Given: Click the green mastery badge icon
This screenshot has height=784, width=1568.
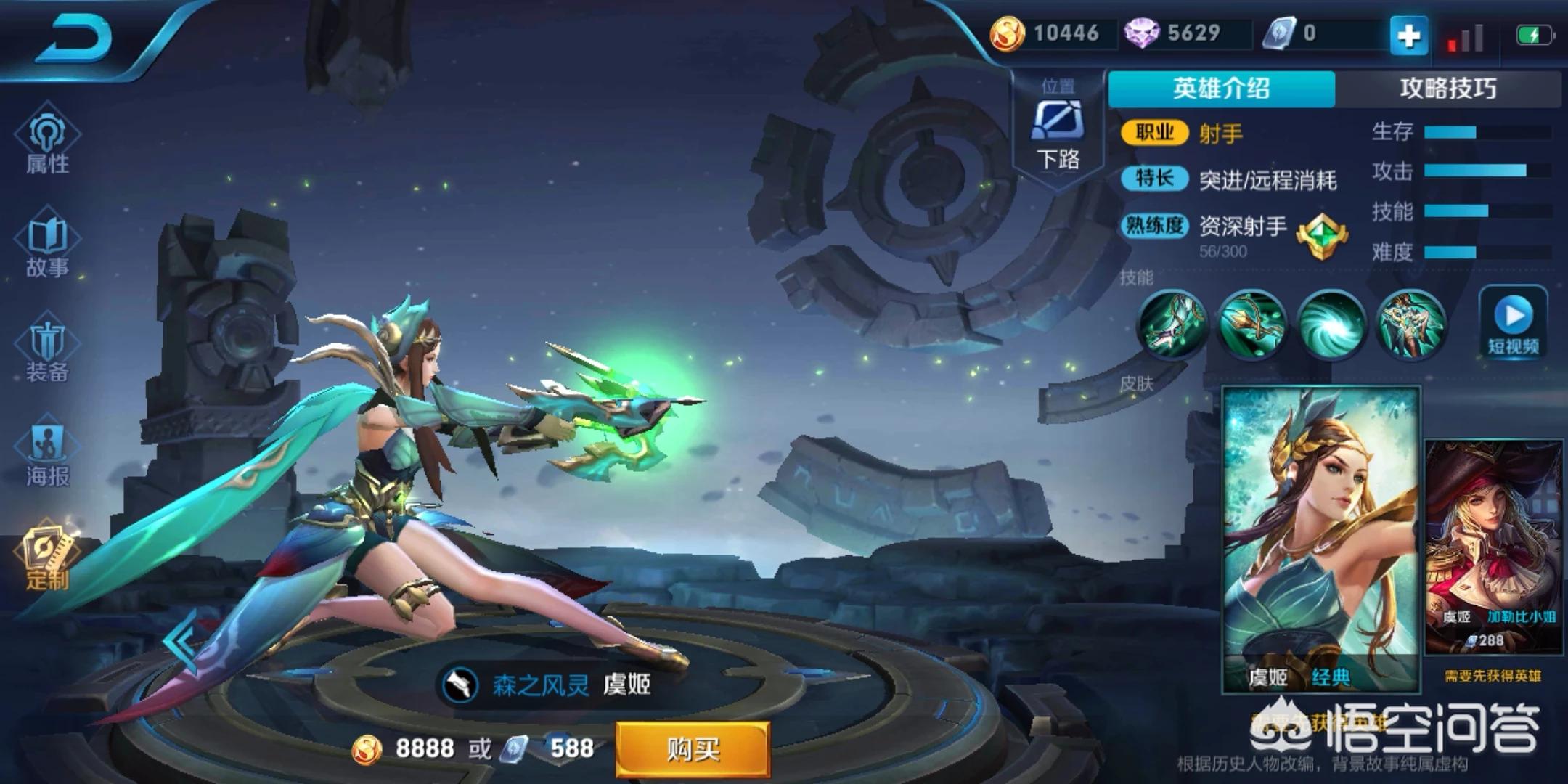Looking at the screenshot, I should coord(1321,236).
